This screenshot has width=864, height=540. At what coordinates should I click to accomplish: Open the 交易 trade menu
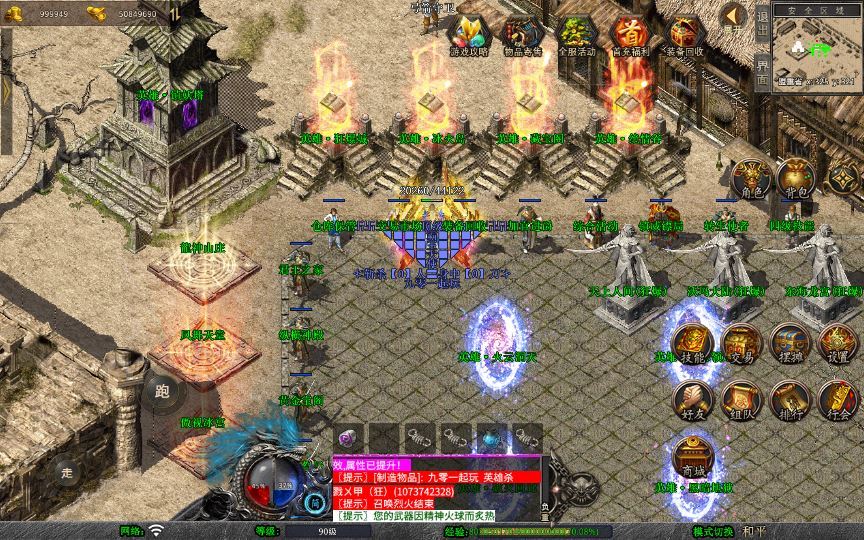tap(739, 342)
